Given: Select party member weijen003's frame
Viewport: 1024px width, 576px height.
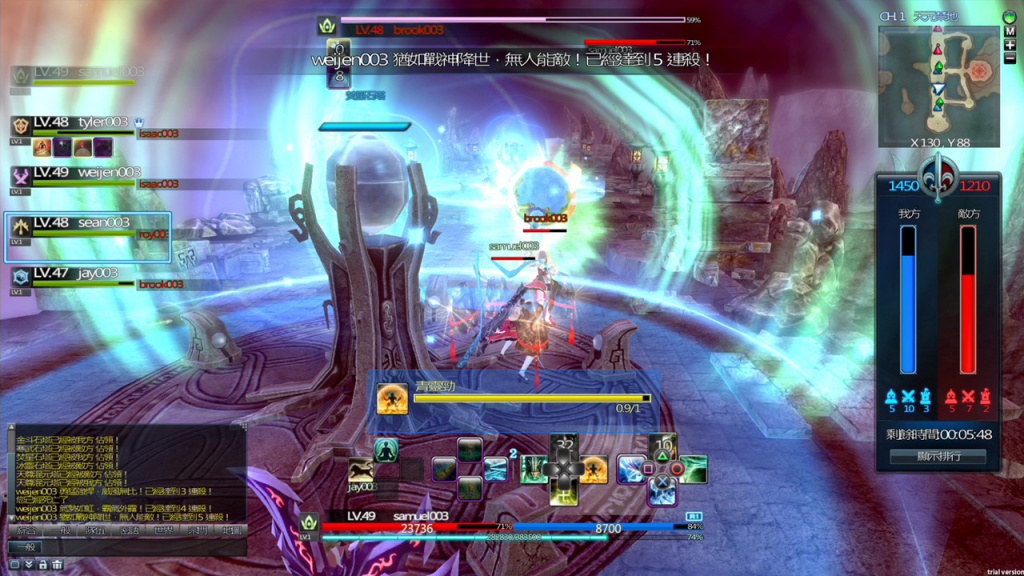Looking at the screenshot, I should pos(82,174).
